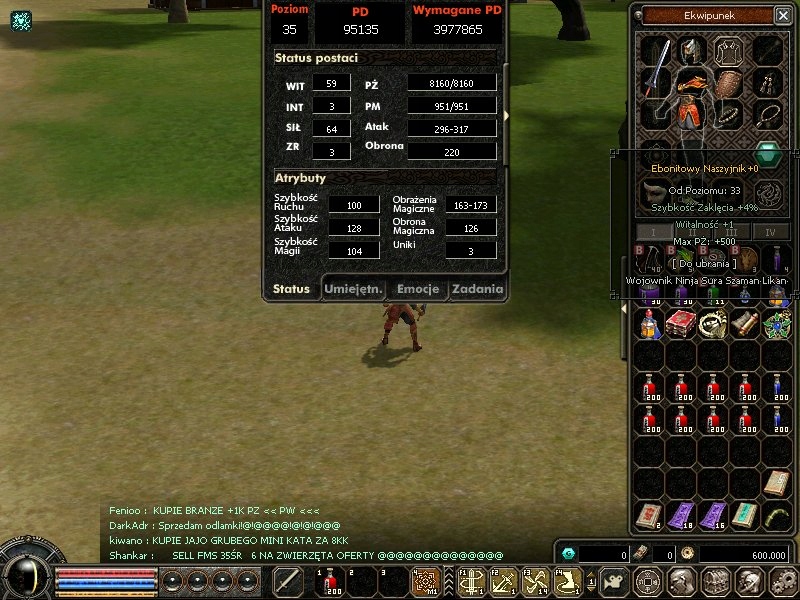This screenshot has width=800, height=600.
Task: Select the green curved horn item
Action: pos(777,515)
